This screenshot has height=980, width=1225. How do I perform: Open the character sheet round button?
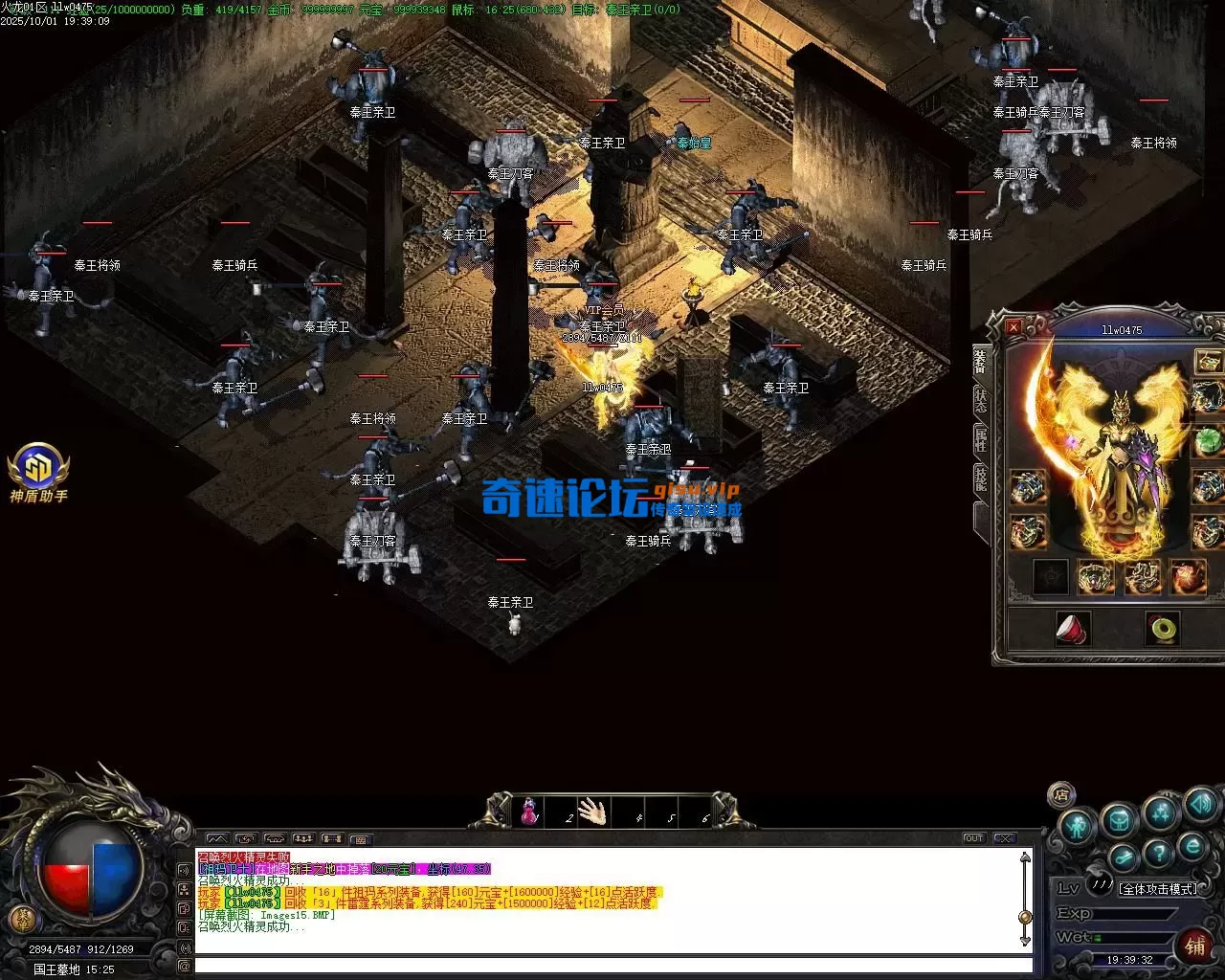1079,824
